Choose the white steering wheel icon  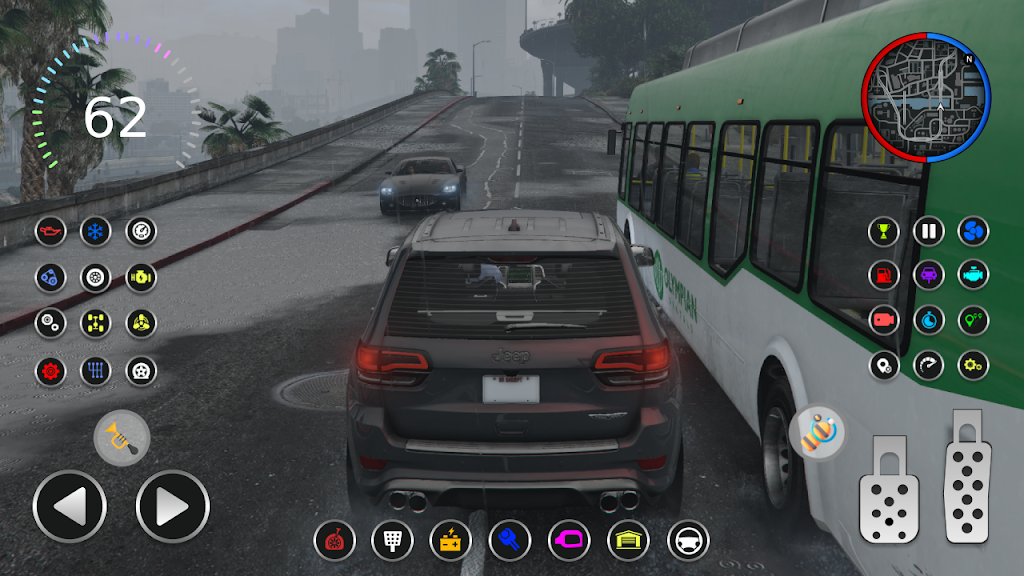coord(688,541)
